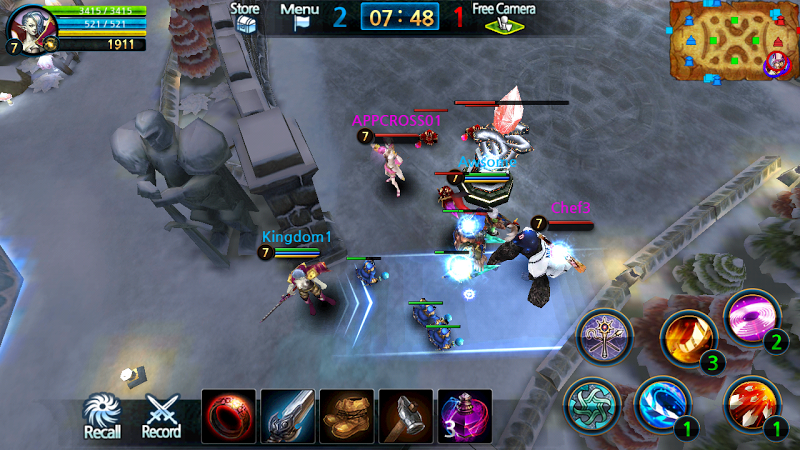Open the Store
The image size is (800, 450).
(x=245, y=17)
